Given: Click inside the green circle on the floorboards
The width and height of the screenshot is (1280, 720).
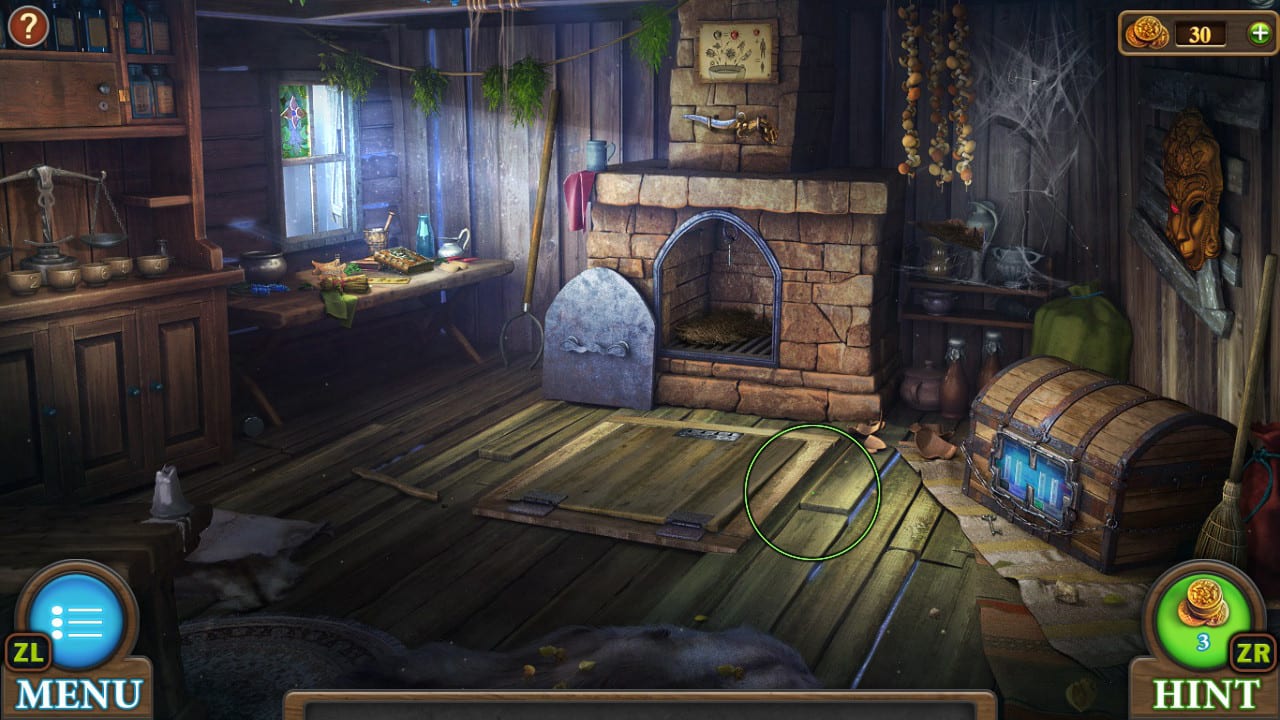Looking at the screenshot, I should (x=812, y=485).
